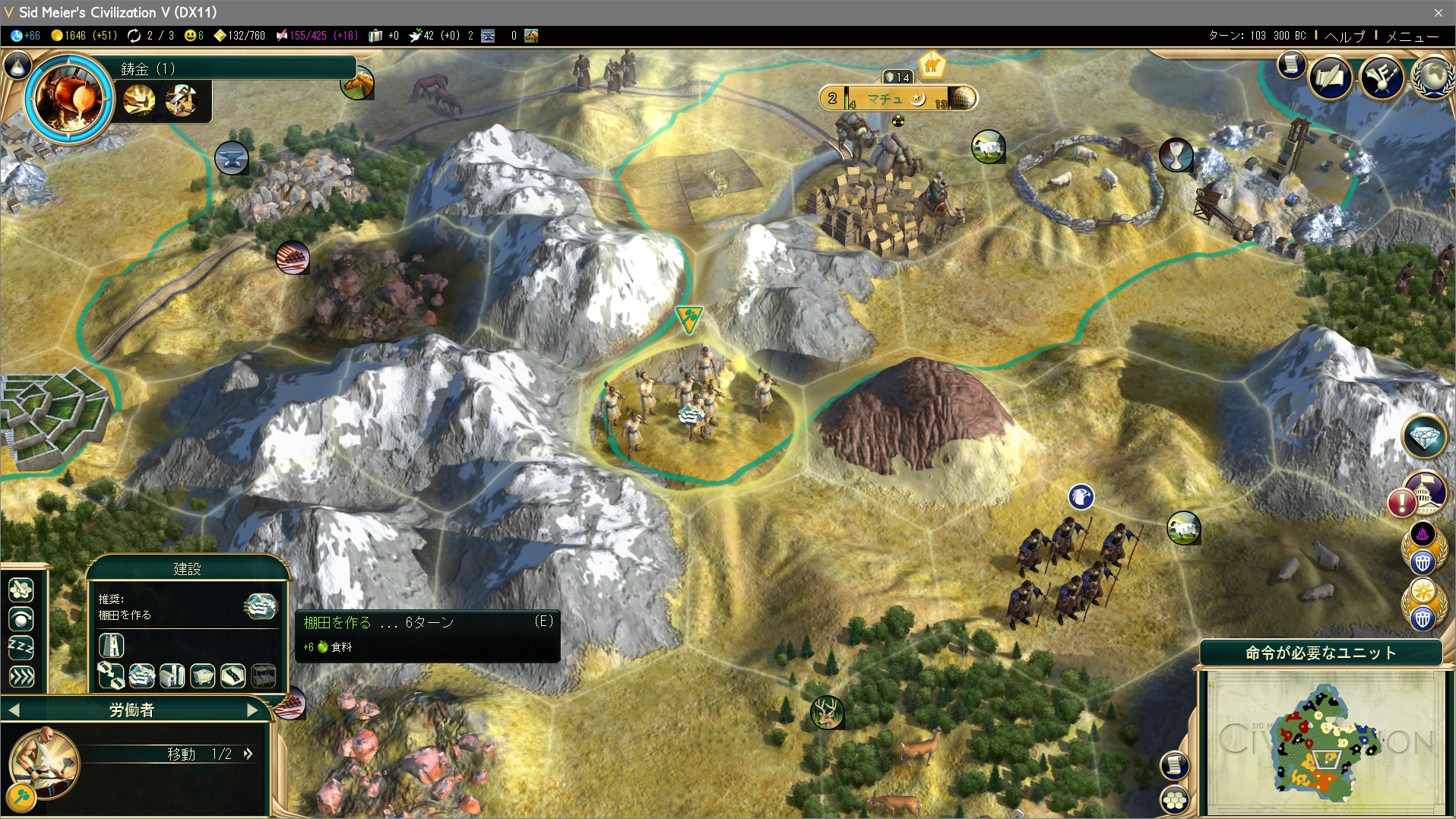Open the ヘルプ help menu
This screenshot has width=1456, height=819.
coord(1344,36)
